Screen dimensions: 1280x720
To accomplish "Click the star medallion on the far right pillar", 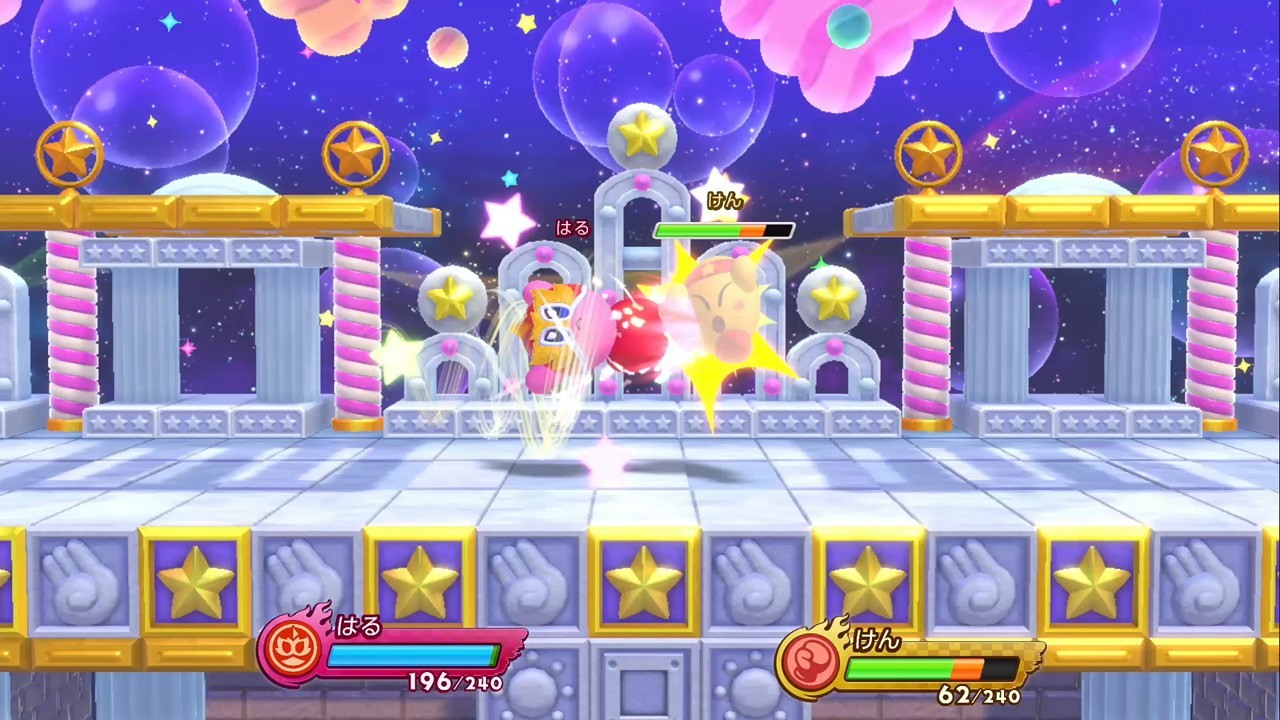I will coord(1218,152).
